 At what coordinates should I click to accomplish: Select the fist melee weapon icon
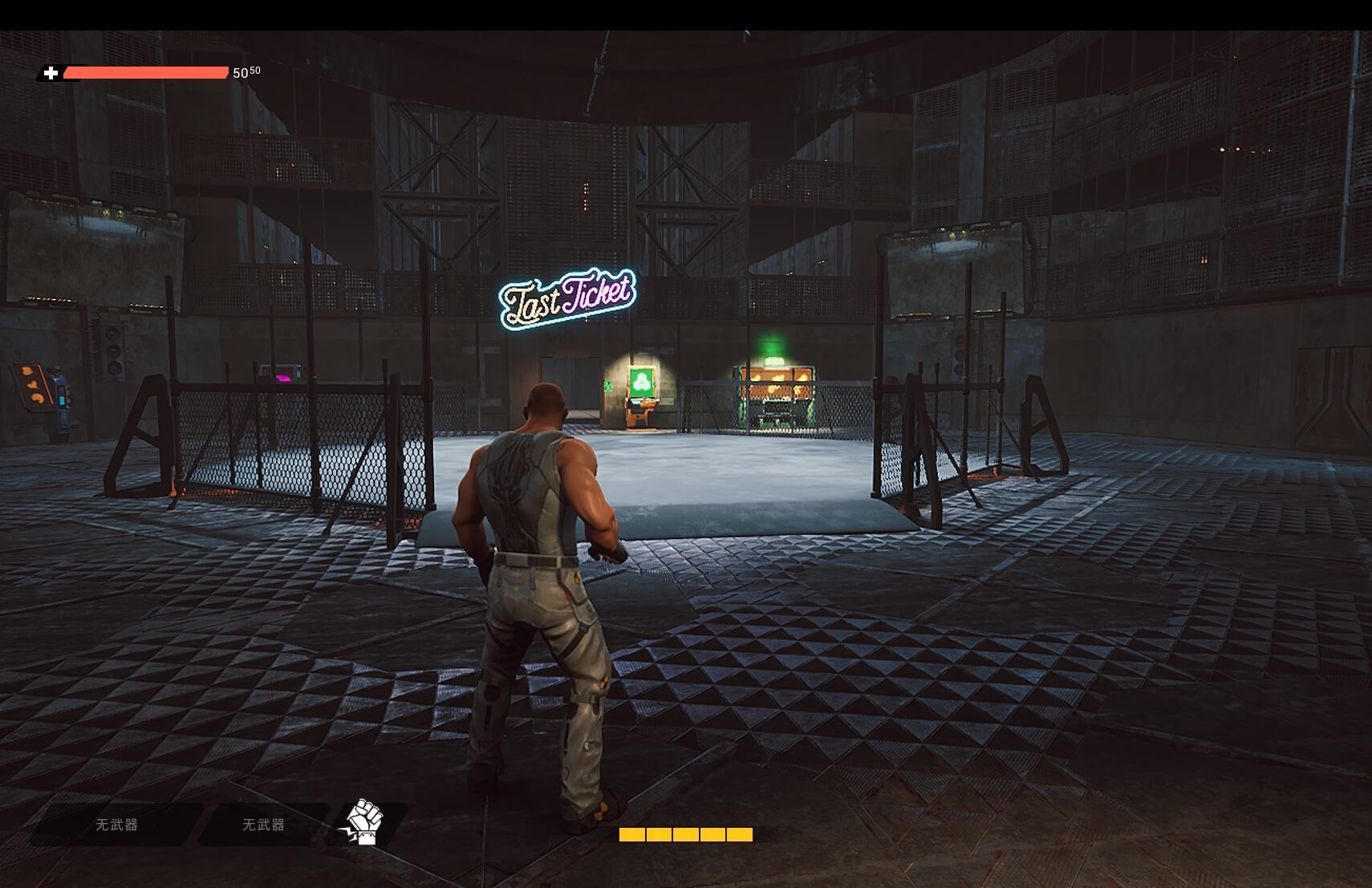point(365,822)
